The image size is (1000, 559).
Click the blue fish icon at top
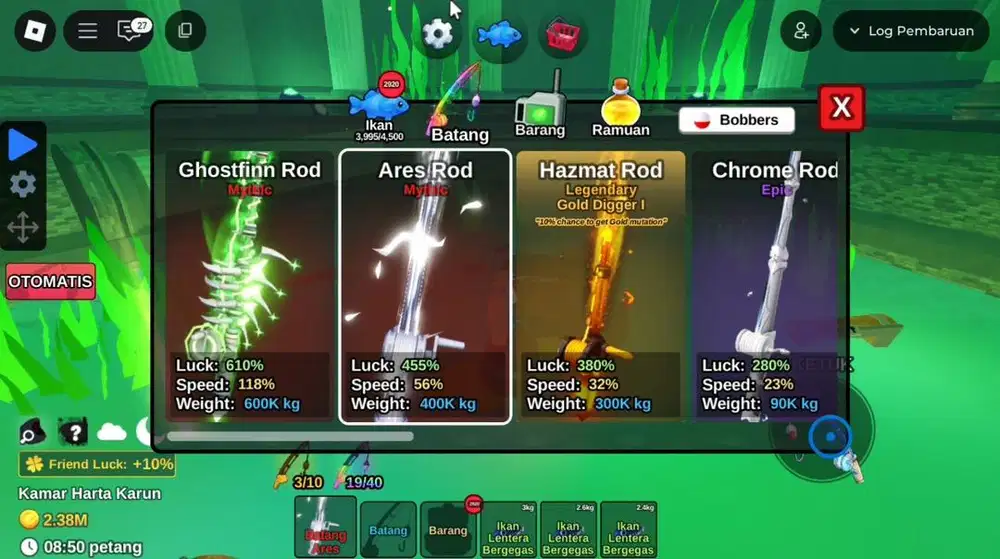pos(499,35)
